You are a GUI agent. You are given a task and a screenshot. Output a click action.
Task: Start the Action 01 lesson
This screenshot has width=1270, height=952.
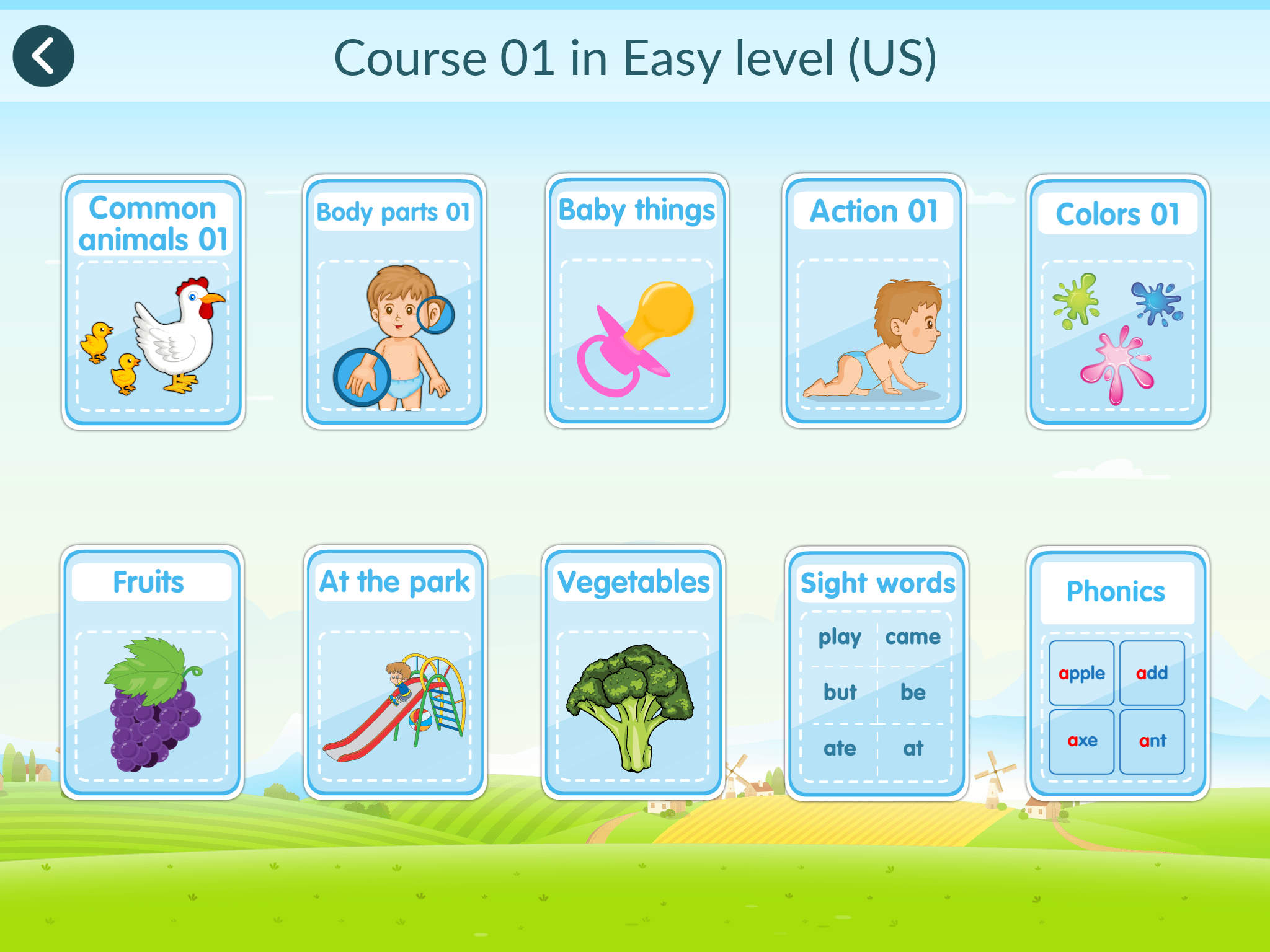(x=873, y=301)
